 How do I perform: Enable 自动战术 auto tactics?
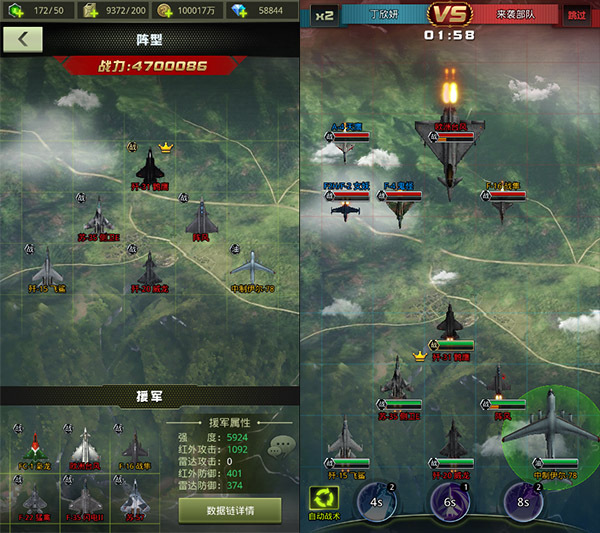point(326,502)
